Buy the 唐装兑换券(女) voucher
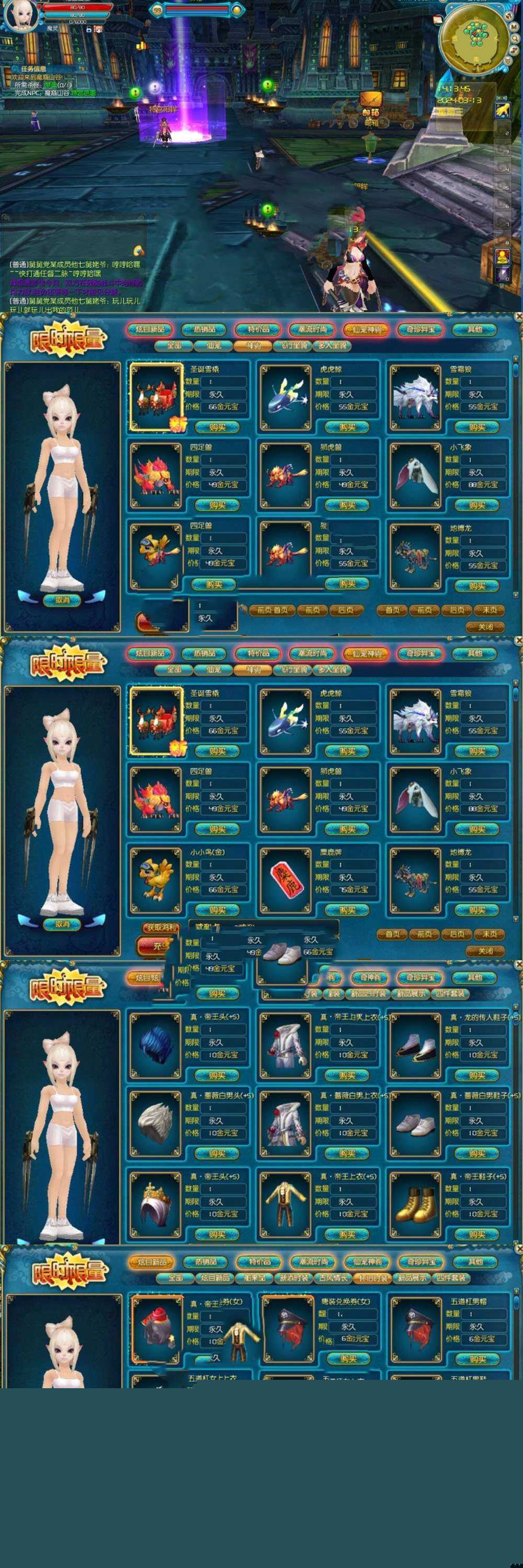 tap(347, 1358)
